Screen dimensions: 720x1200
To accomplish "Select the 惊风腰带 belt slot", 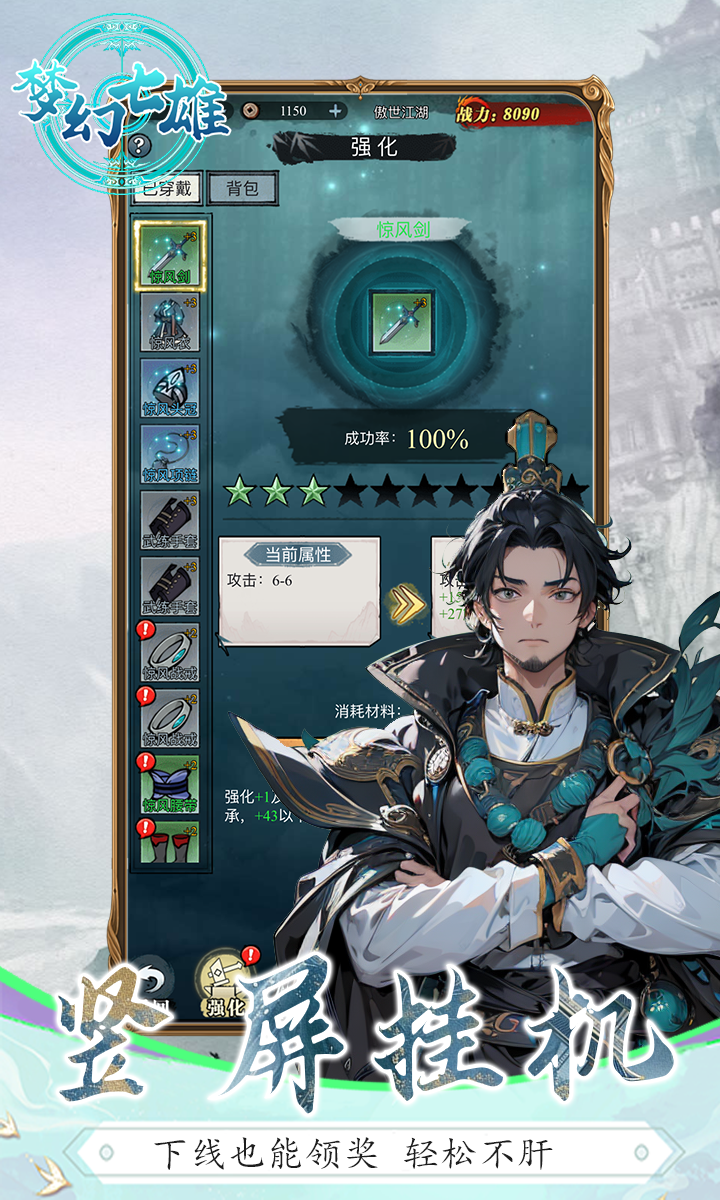I will pos(170,784).
